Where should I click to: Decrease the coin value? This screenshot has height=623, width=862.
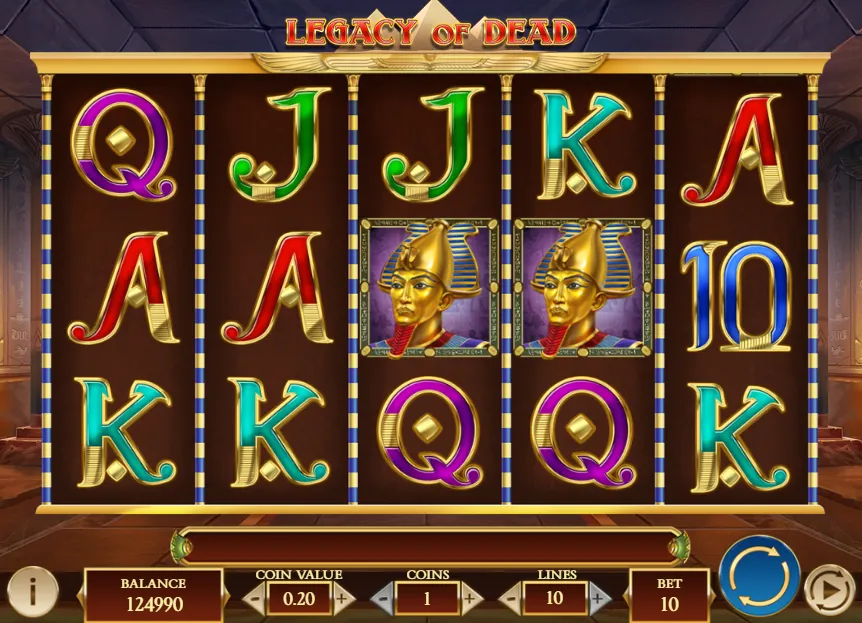point(254,598)
